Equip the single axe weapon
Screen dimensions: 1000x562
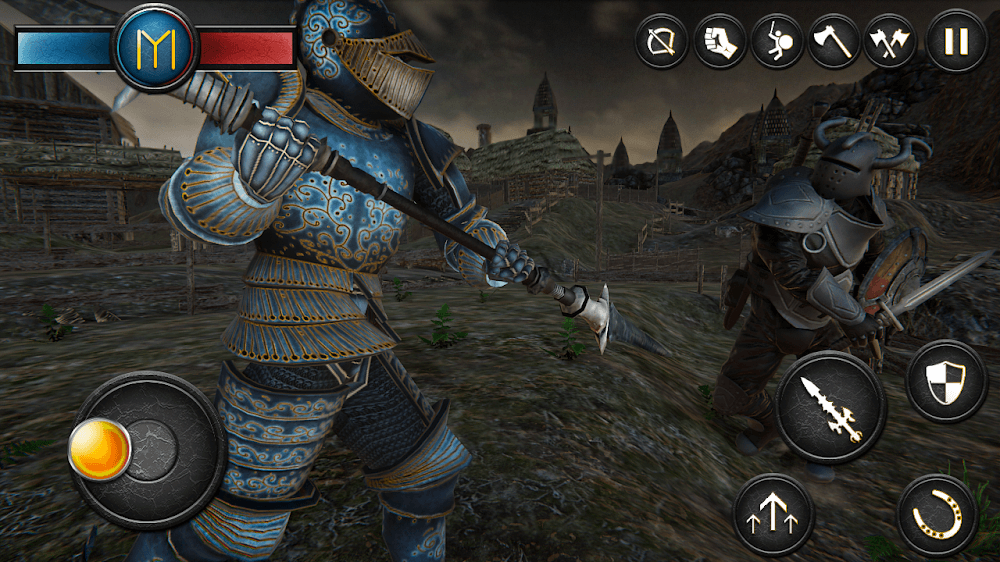click(836, 42)
